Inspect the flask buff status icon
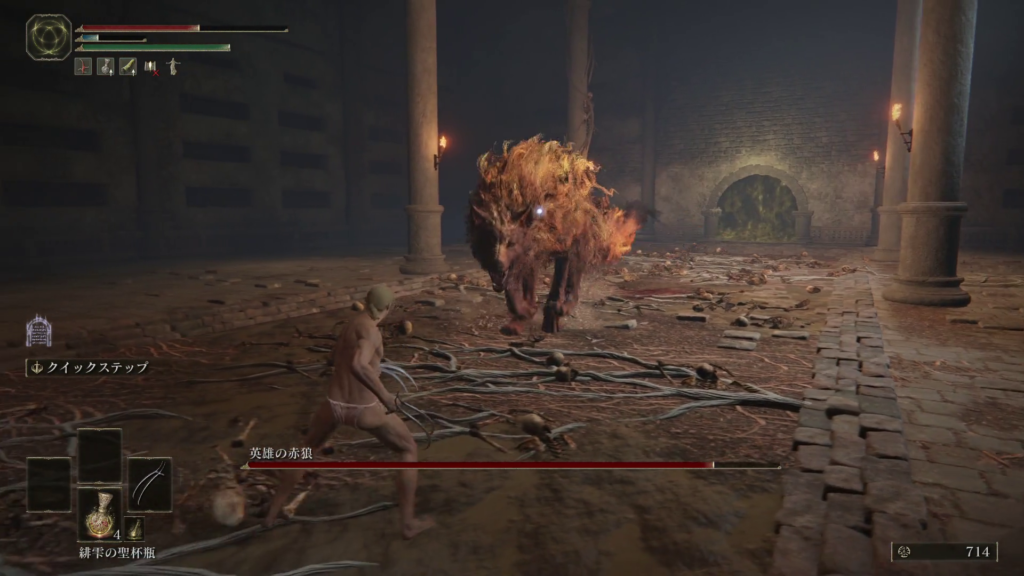This screenshot has width=1024, height=576. click(x=105, y=67)
